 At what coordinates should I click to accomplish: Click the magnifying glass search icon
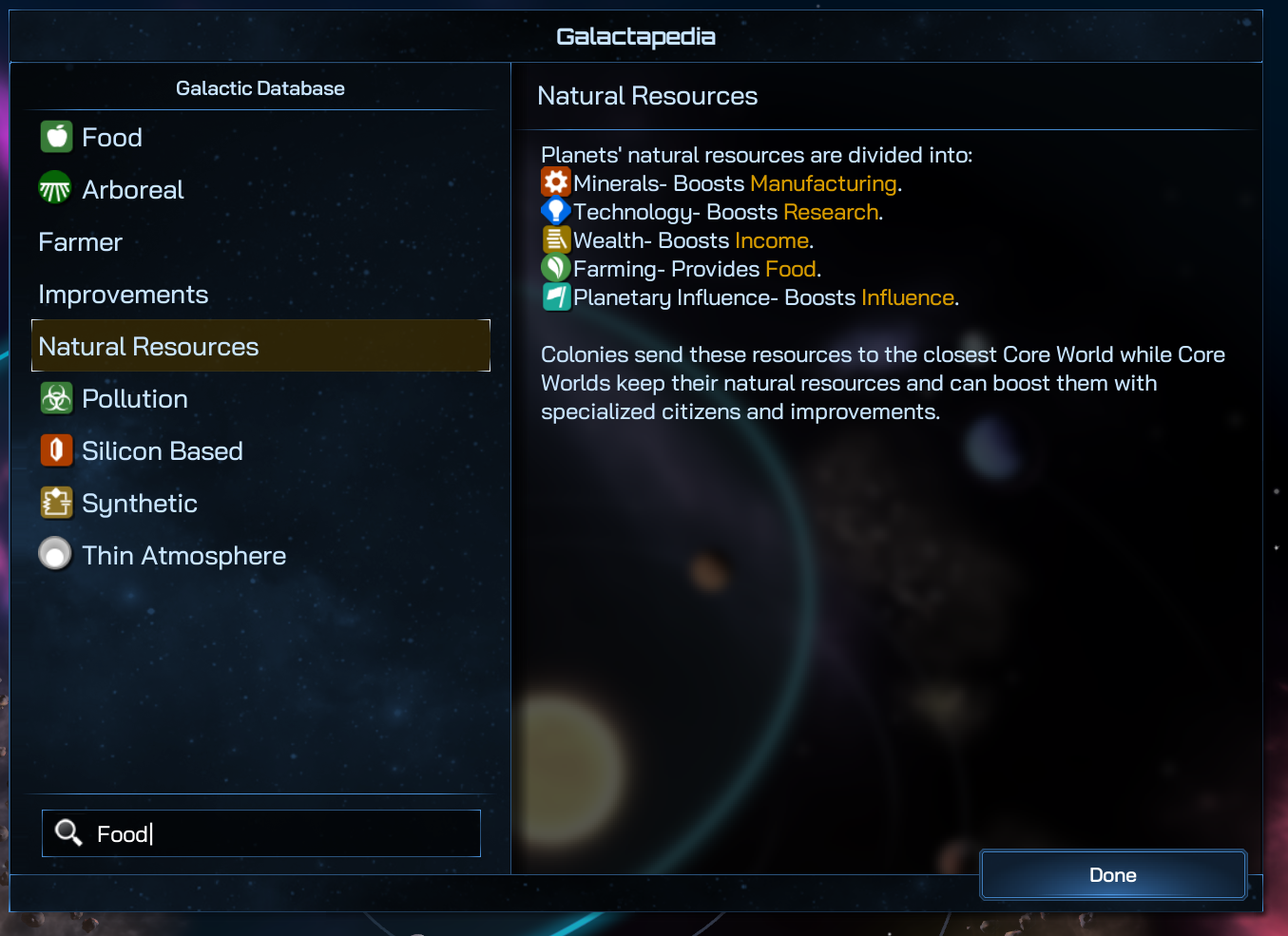point(67,832)
